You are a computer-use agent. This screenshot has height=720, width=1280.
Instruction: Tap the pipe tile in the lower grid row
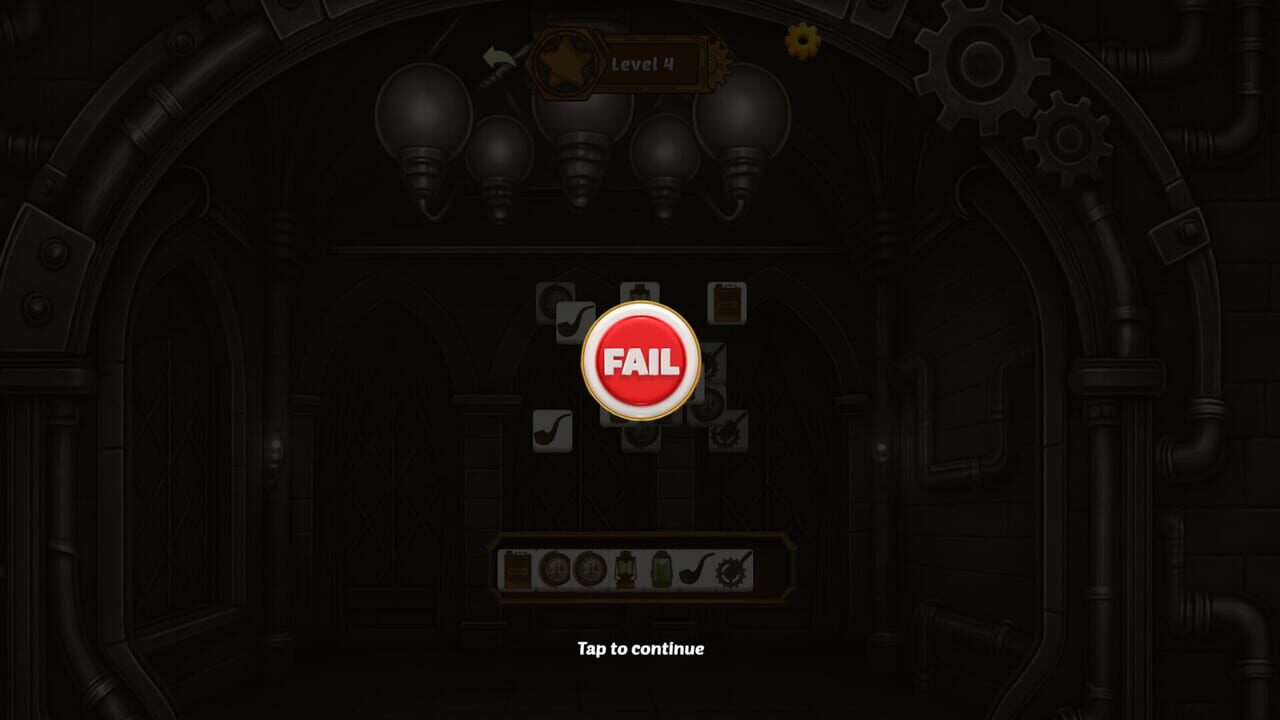point(551,431)
